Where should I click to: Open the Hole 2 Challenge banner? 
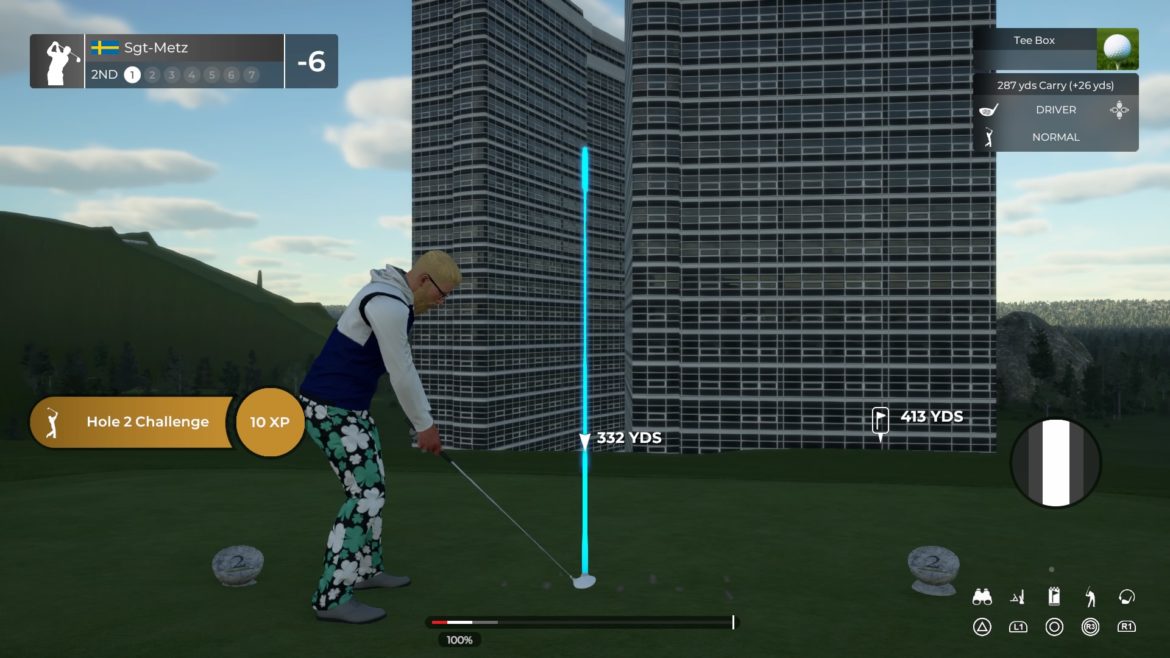pyautogui.click(x=135, y=422)
